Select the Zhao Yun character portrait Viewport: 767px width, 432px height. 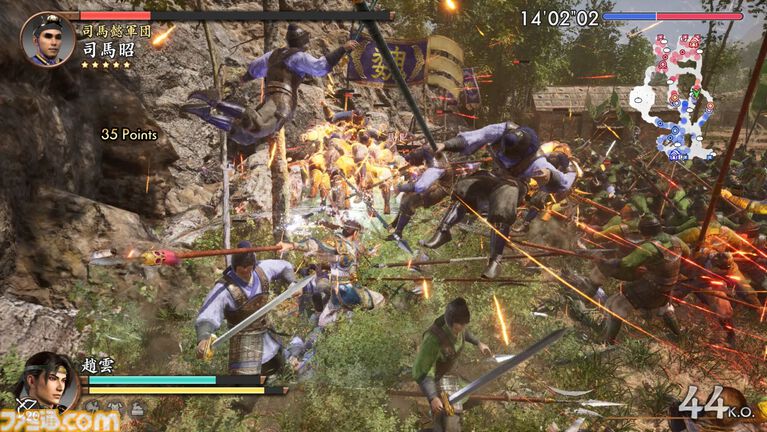45,379
